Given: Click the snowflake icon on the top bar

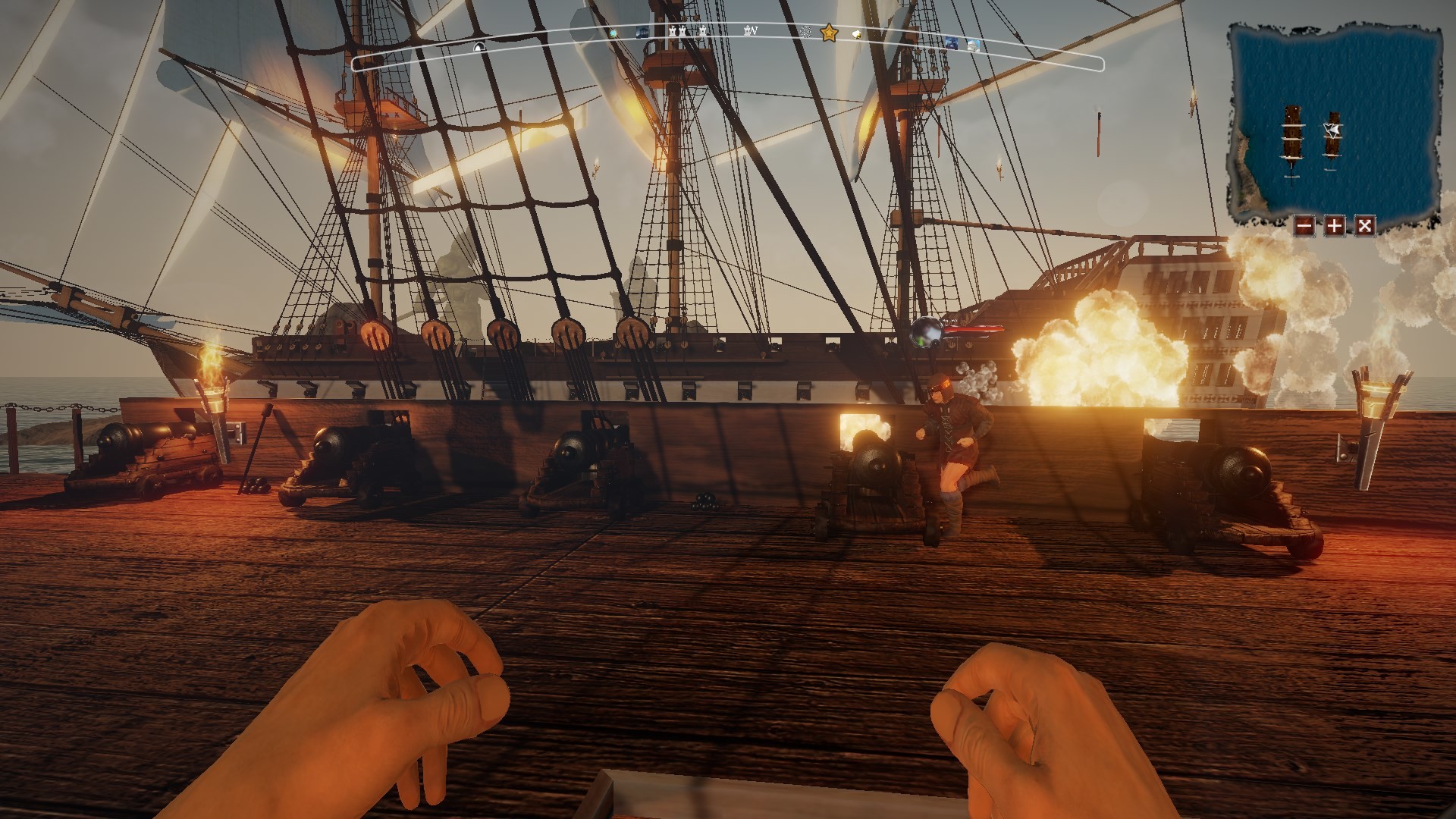Looking at the screenshot, I should pos(805,32).
